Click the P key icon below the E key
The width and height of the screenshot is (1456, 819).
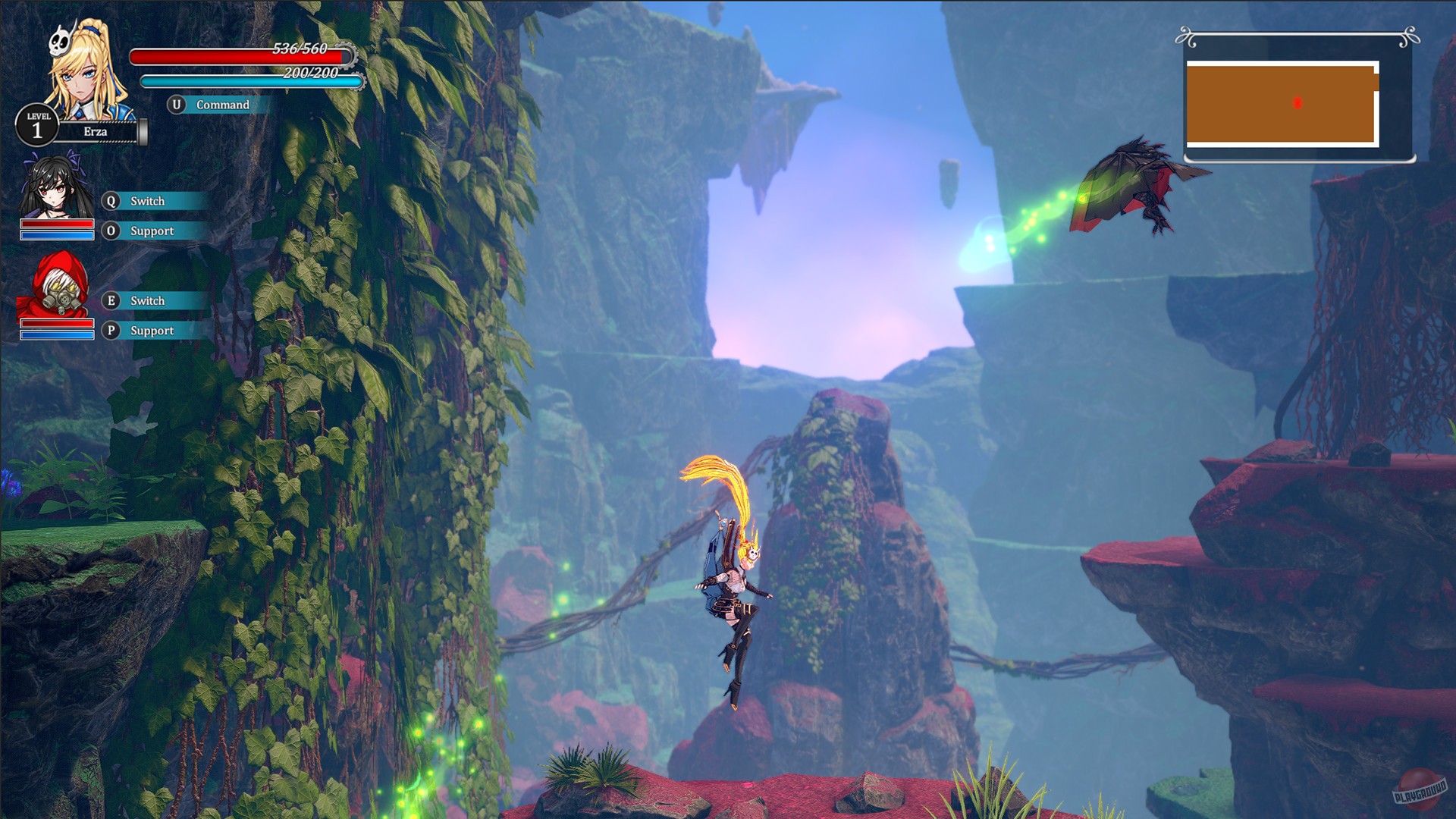(110, 330)
